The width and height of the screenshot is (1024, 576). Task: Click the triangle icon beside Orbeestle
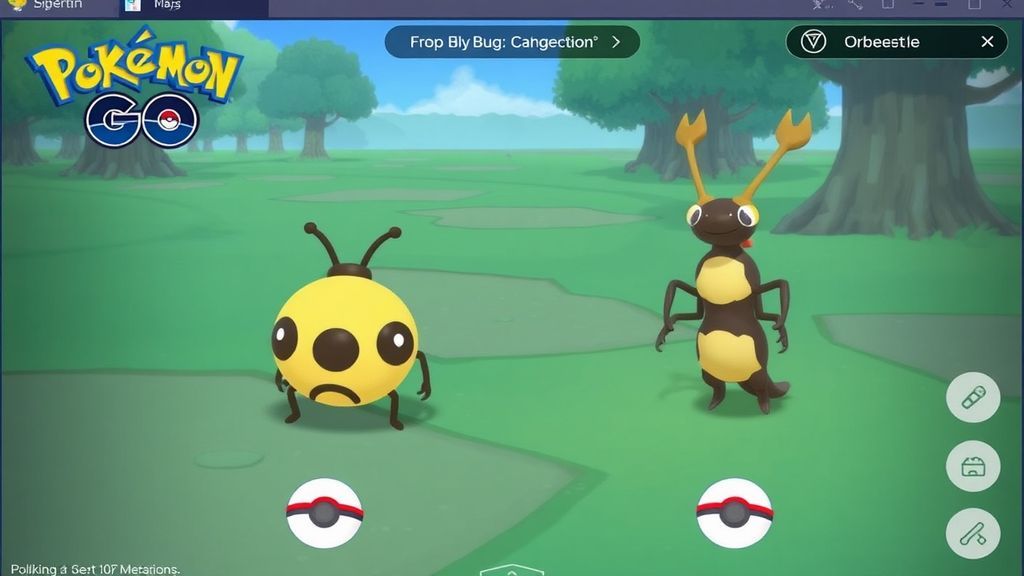814,42
